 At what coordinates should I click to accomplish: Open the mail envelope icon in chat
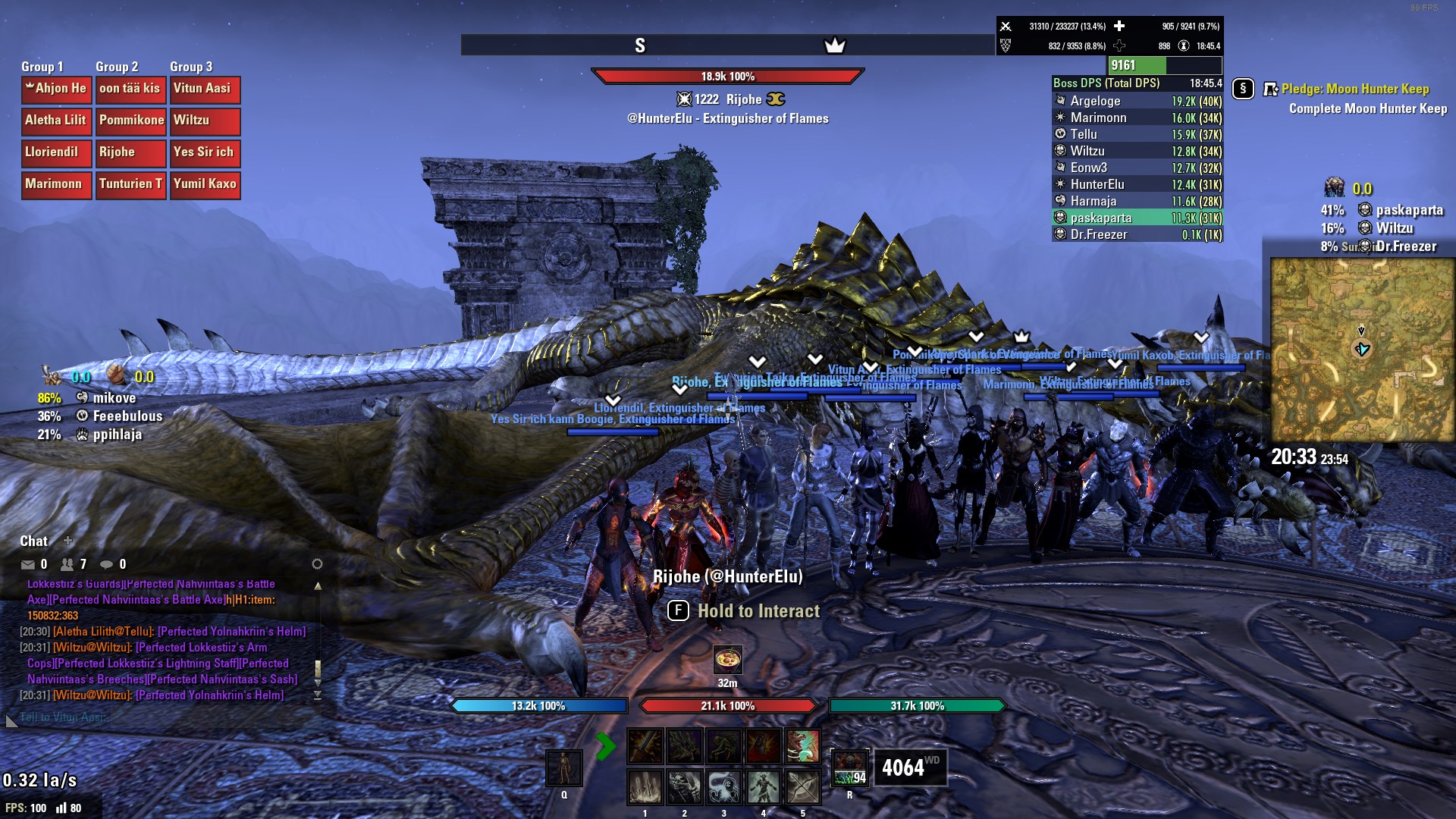pos(28,564)
